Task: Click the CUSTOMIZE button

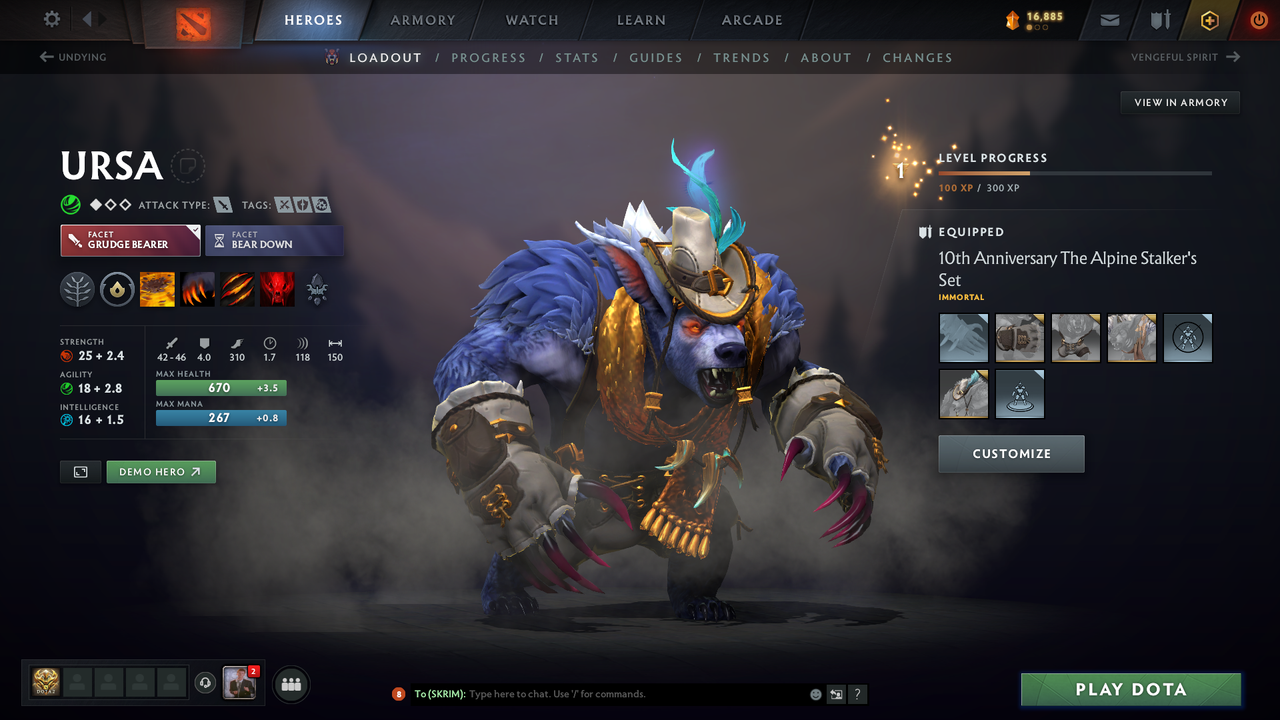Action: click(1011, 453)
